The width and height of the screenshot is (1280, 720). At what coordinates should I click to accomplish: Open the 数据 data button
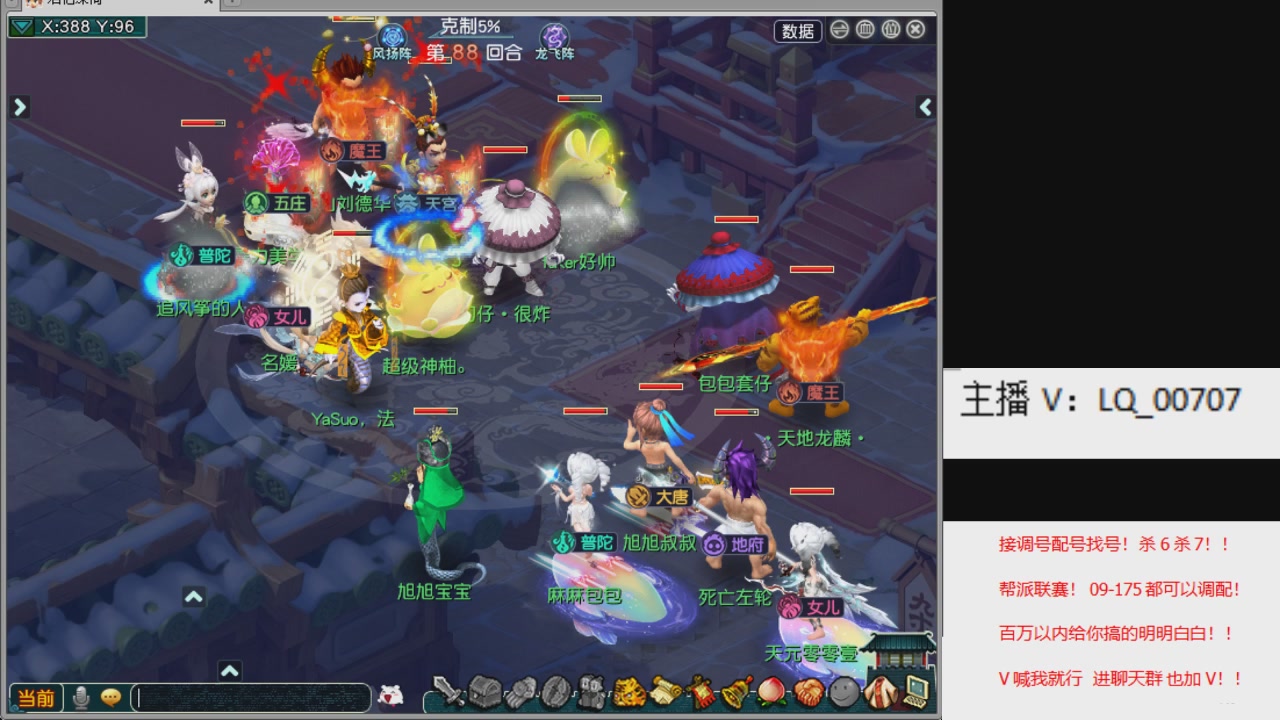[x=797, y=31]
